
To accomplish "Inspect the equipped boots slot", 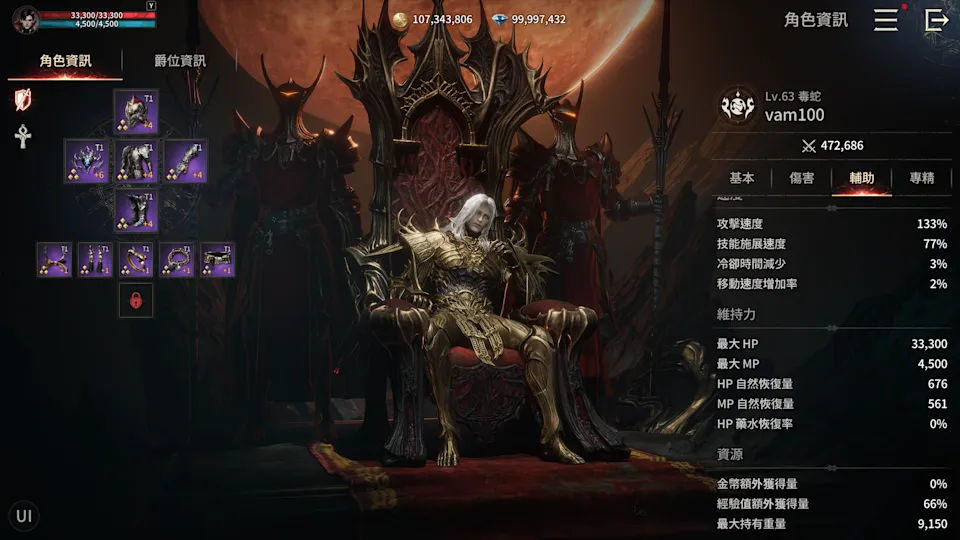I will coord(136,211).
